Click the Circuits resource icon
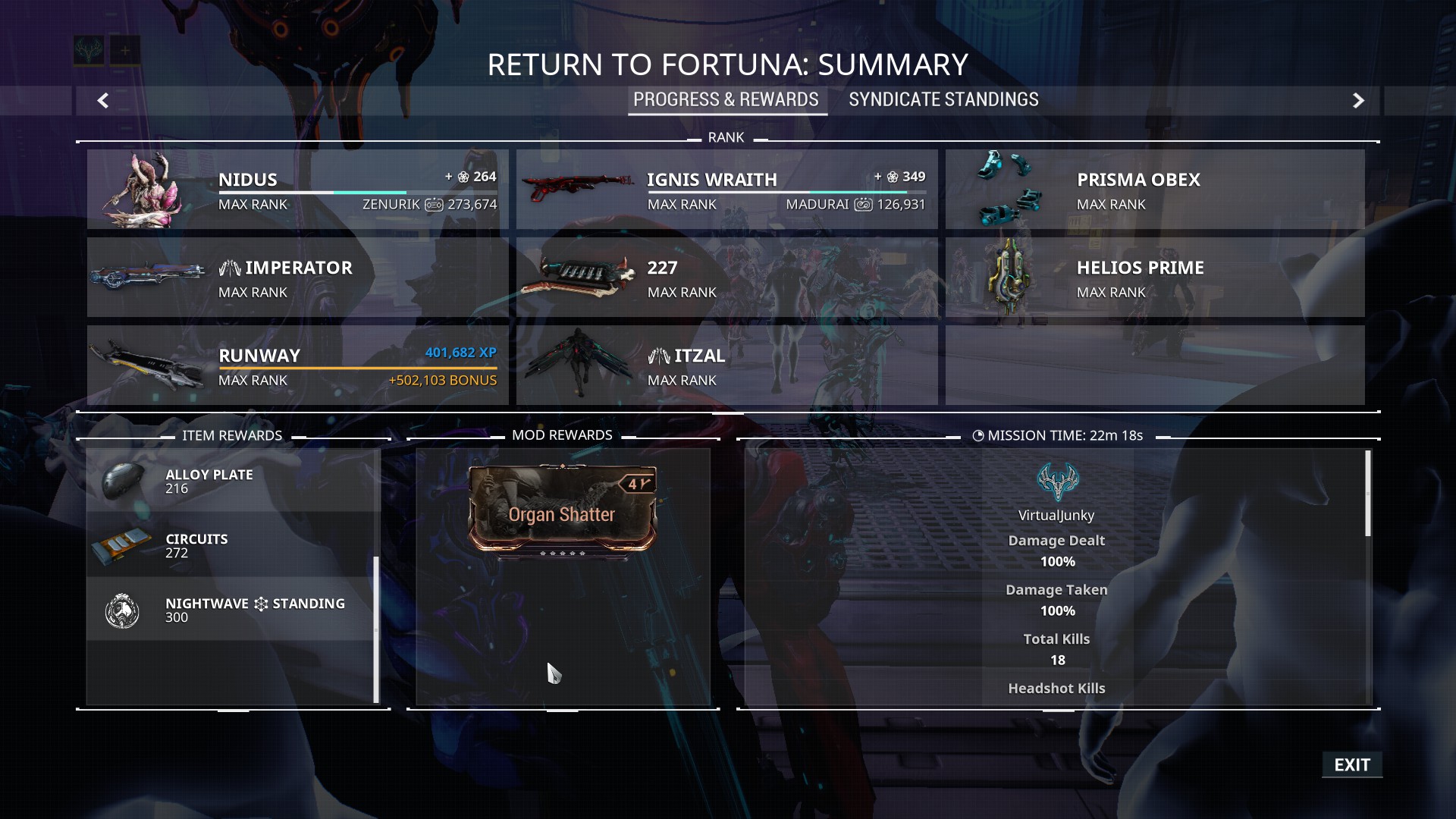This screenshot has width=1456, height=819. (x=125, y=544)
